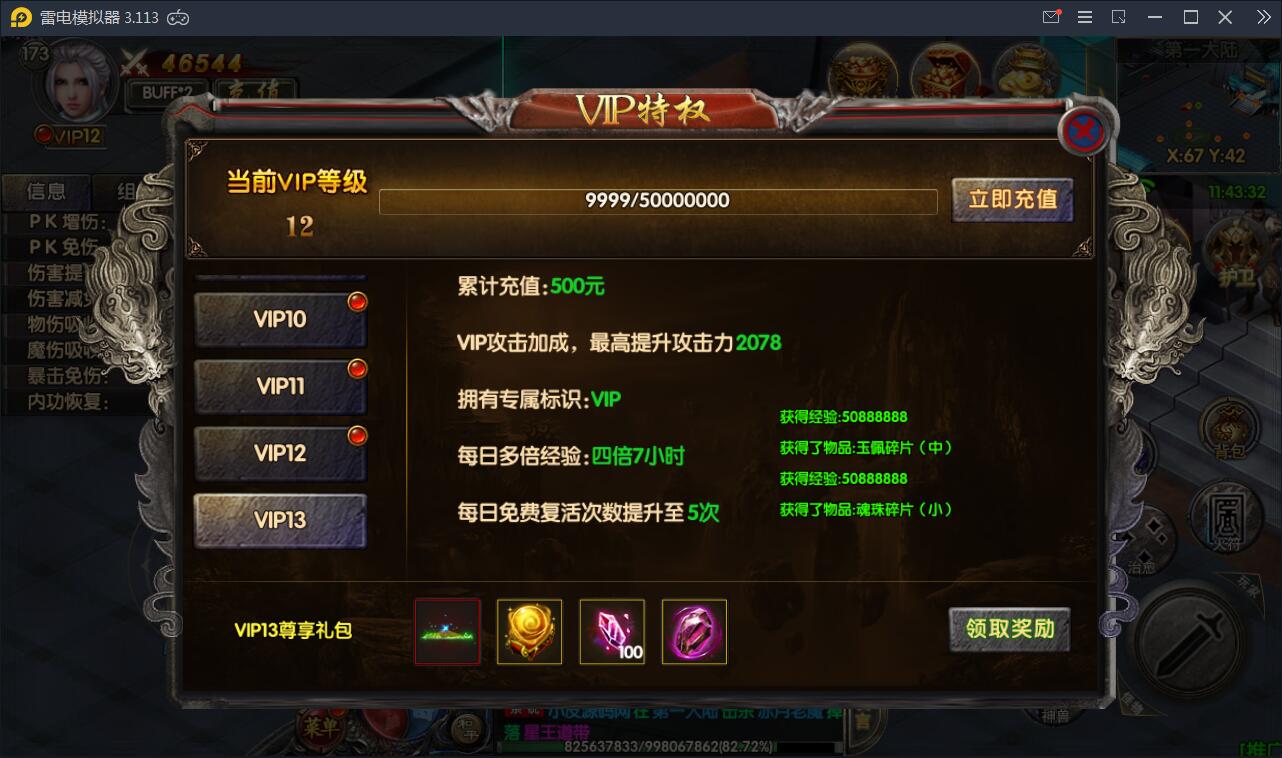The width and height of the screenshot is (1282, 758).
Task: Expand the LDPlayer sidebar arrows menu
Action: pos(1262,17)
